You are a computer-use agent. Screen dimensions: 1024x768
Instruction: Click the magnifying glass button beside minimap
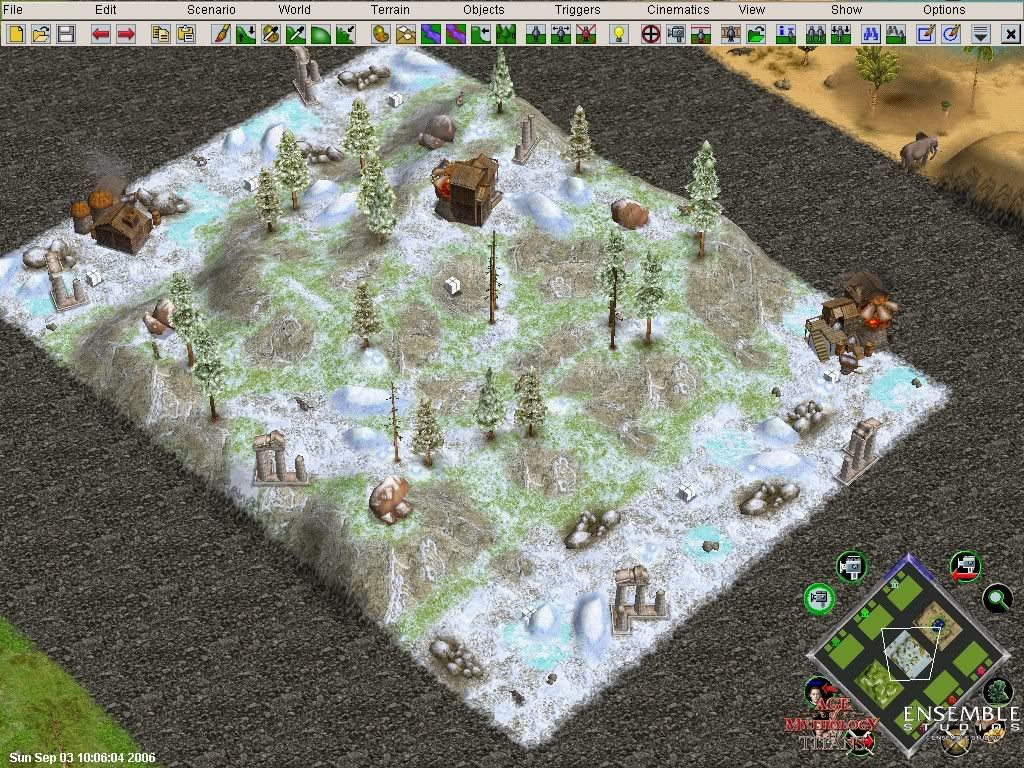996,599
